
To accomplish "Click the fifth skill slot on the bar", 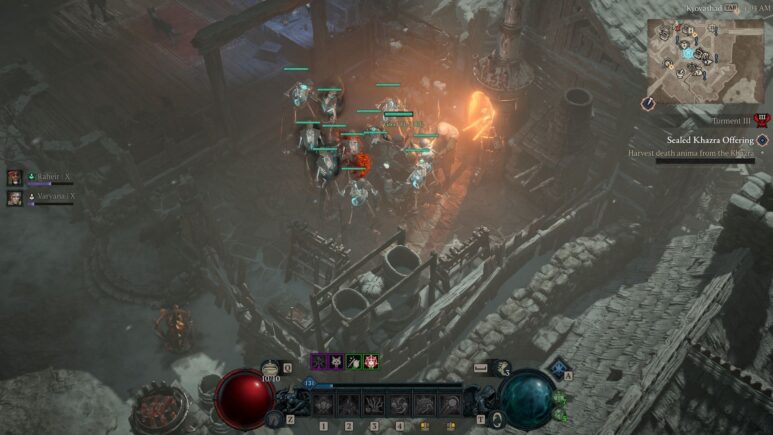I will click(x=424, y=404).
